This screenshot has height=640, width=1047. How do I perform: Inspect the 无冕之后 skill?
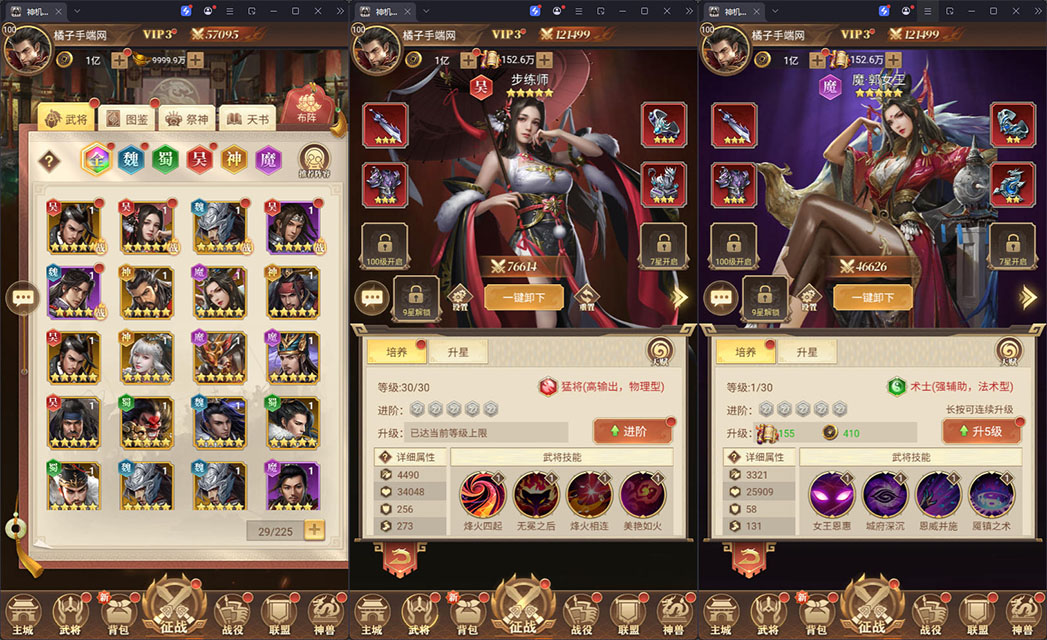tap(536, 494)
